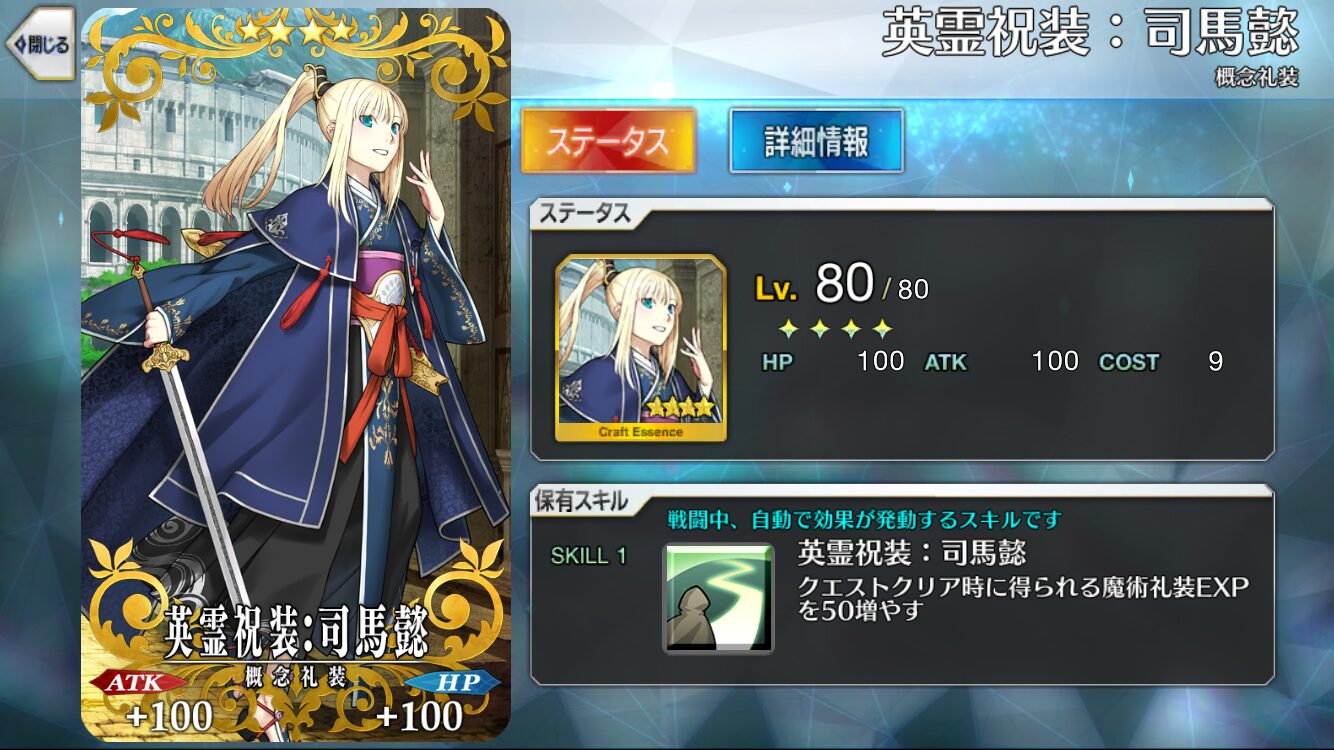
Task: Click the craft essence portrait thumbnail
Action: coord(641,348)
